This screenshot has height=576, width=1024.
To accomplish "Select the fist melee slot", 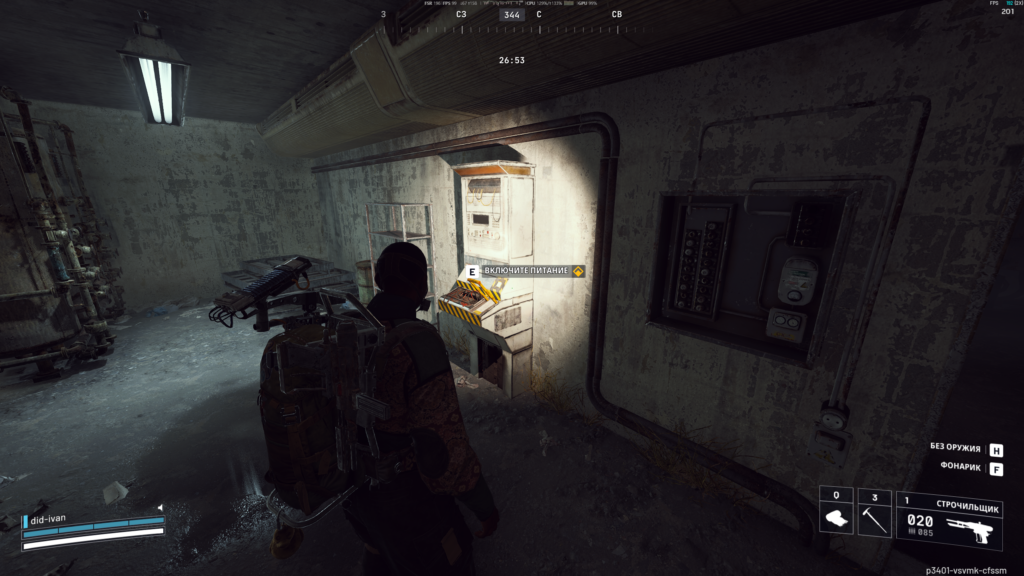I will [x=836, y=513].
